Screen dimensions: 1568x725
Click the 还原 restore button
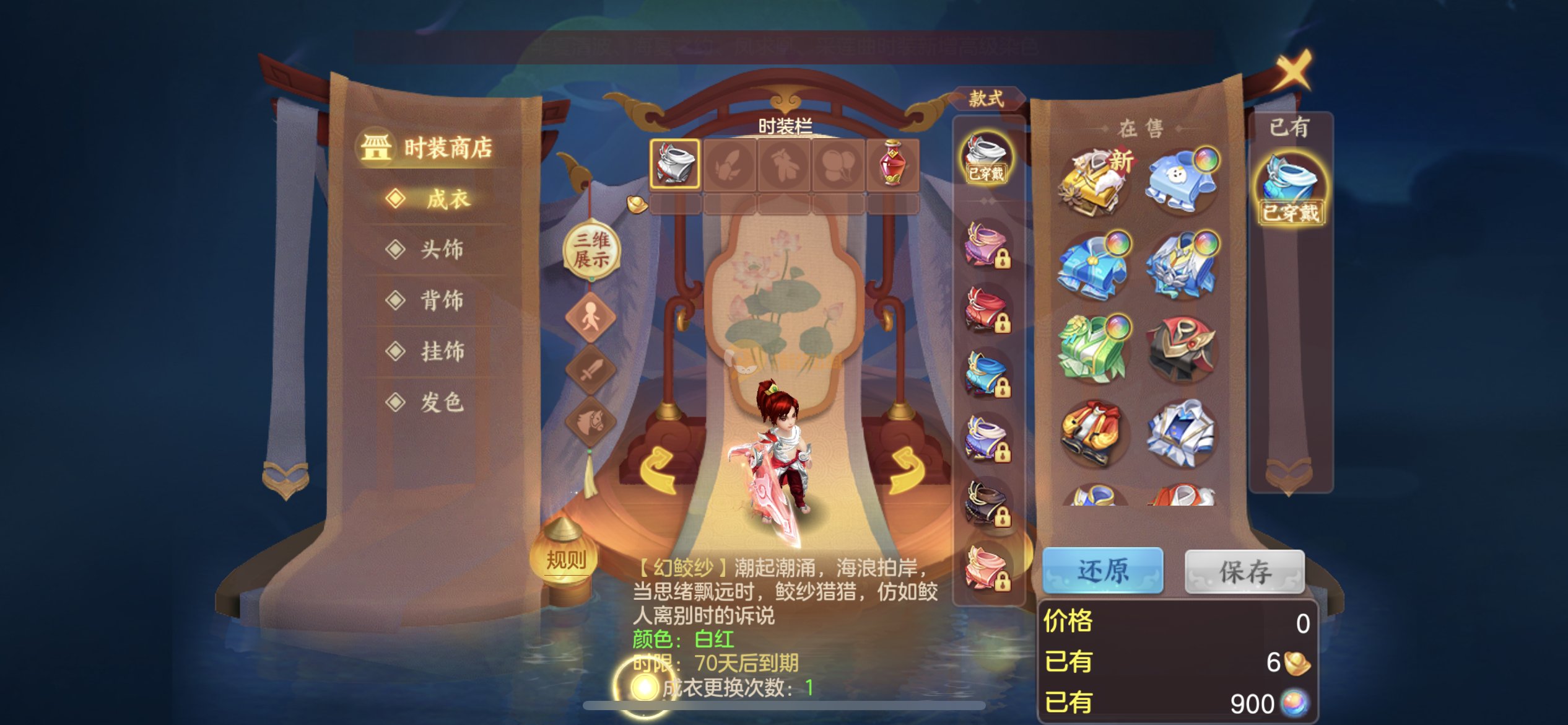[1102, 571]
